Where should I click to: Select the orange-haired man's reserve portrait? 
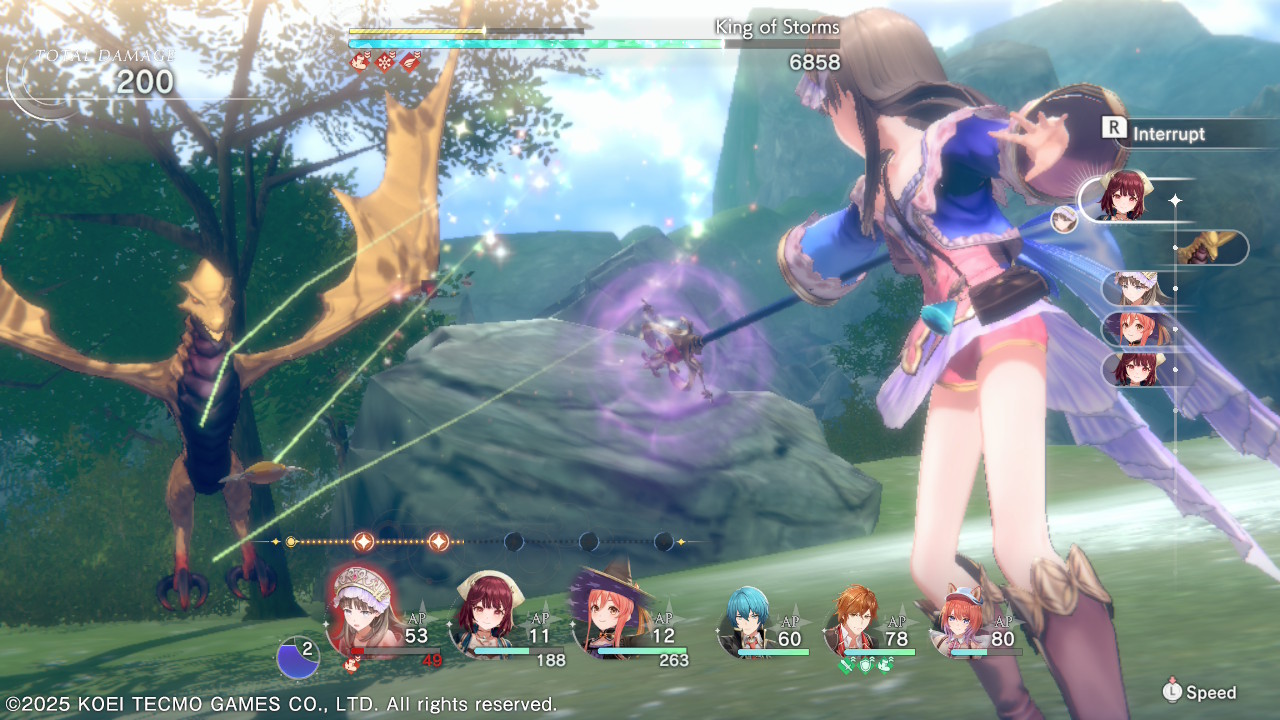click(x=855, y=620)
